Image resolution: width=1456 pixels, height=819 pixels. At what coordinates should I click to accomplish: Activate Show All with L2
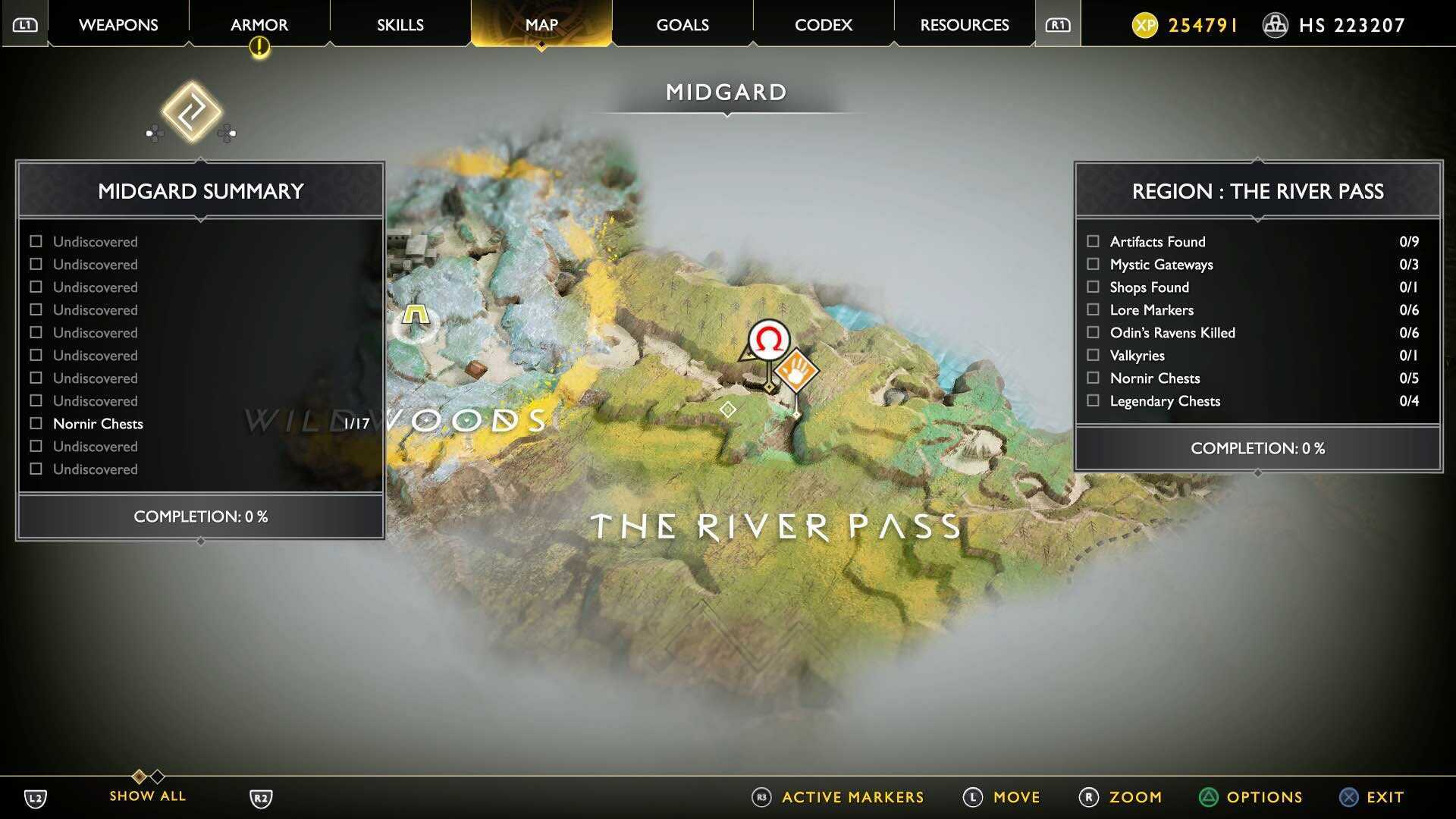click(x=34, y=797)
